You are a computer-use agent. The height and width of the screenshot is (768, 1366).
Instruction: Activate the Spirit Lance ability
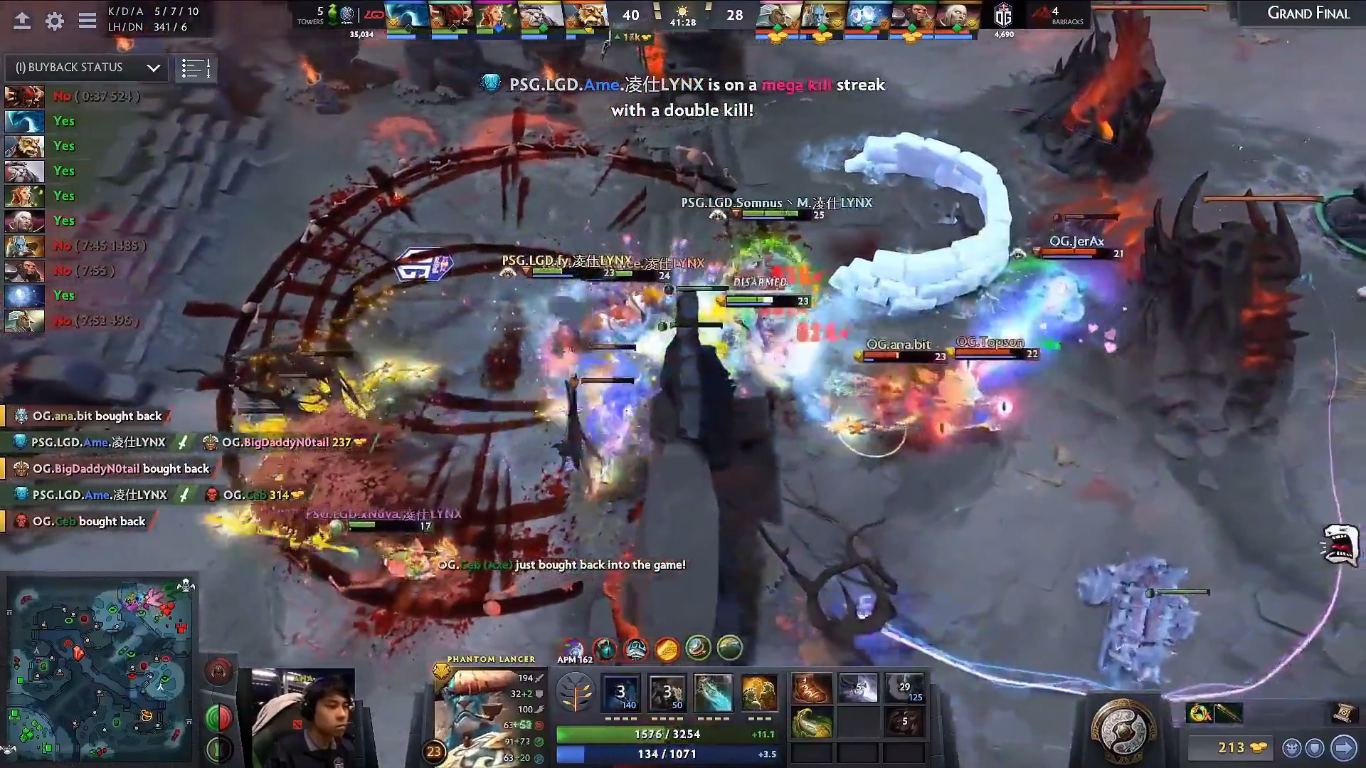pos(620,693)
